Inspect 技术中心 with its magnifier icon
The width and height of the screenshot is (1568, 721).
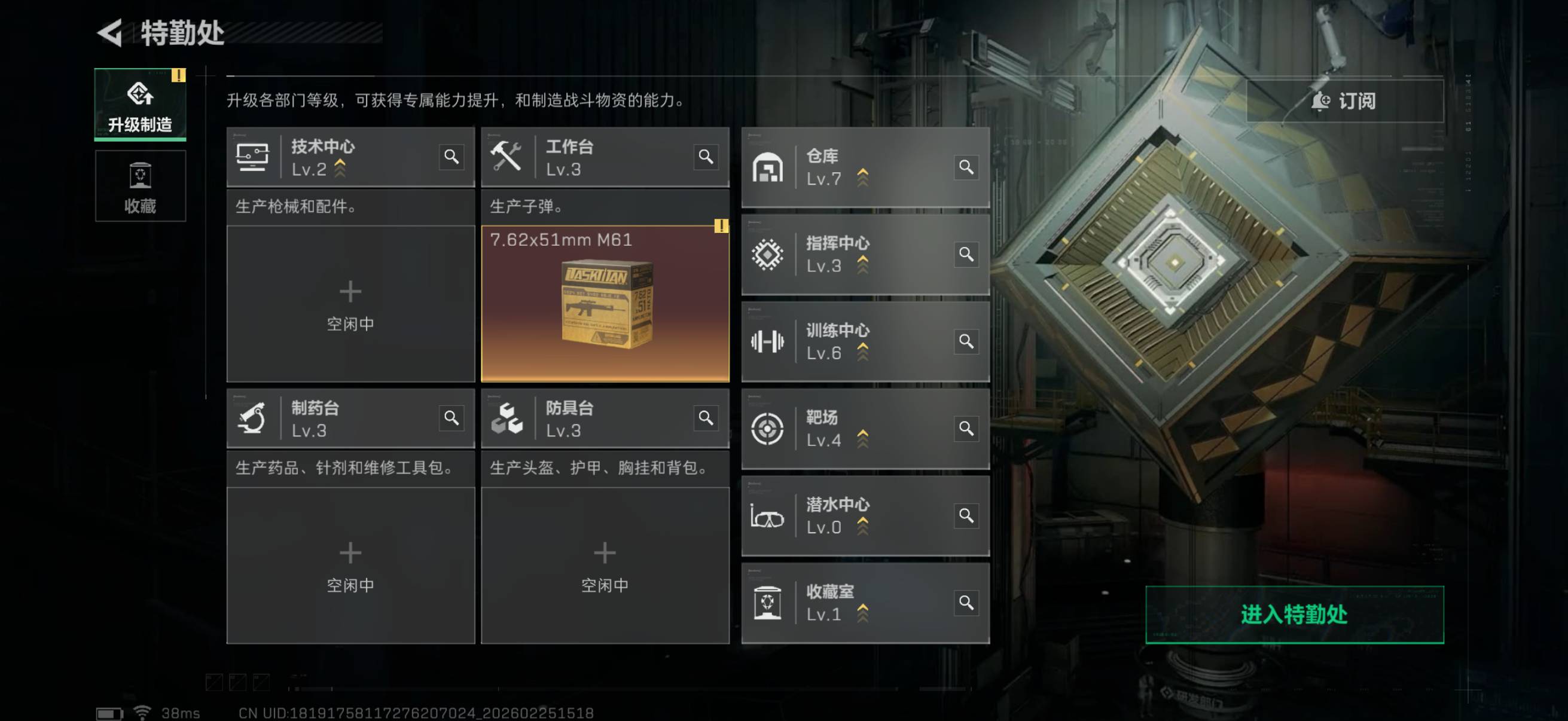[x=451, y=157]
